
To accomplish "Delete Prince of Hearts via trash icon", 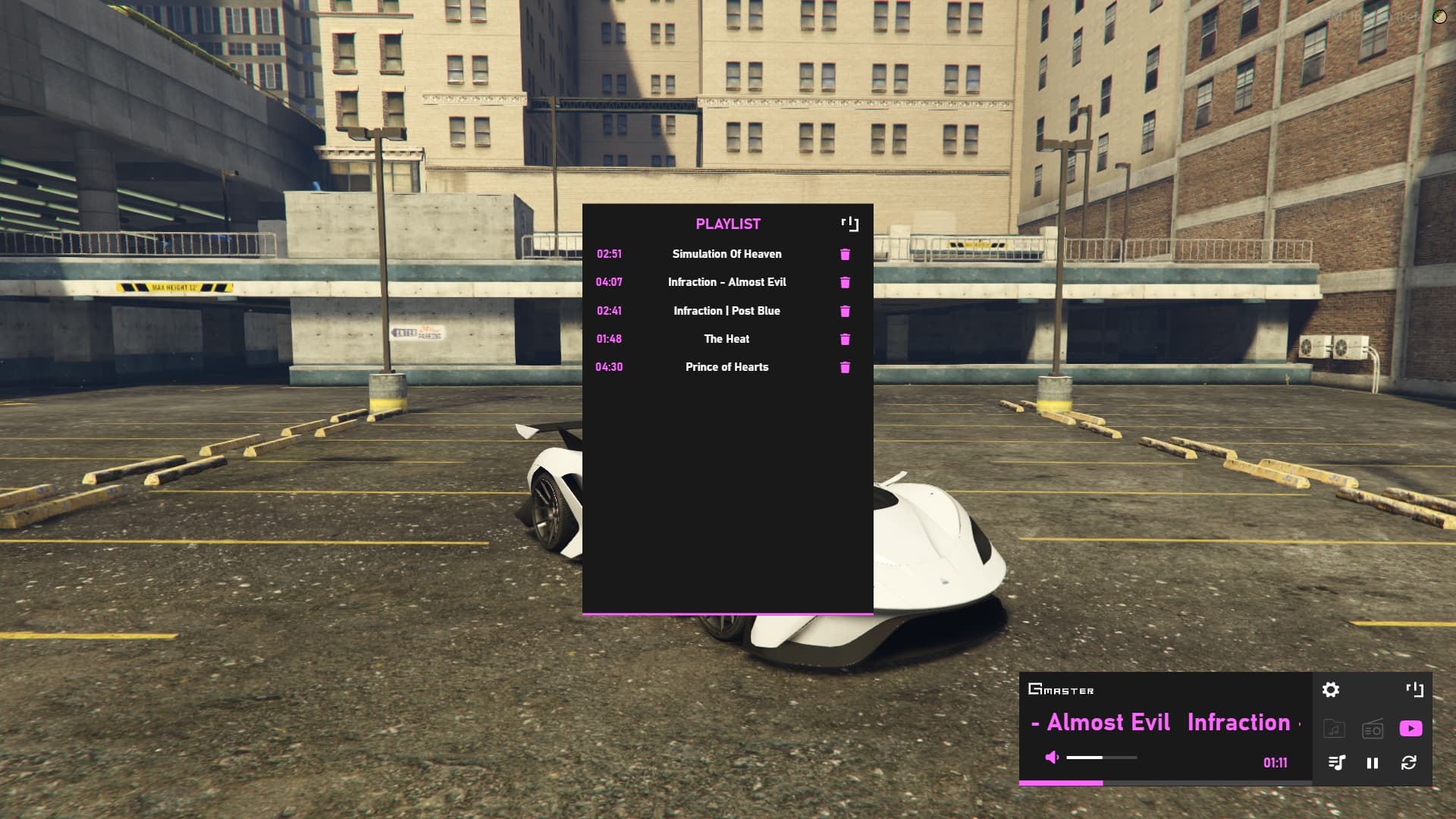I will [x=845, y=367].
